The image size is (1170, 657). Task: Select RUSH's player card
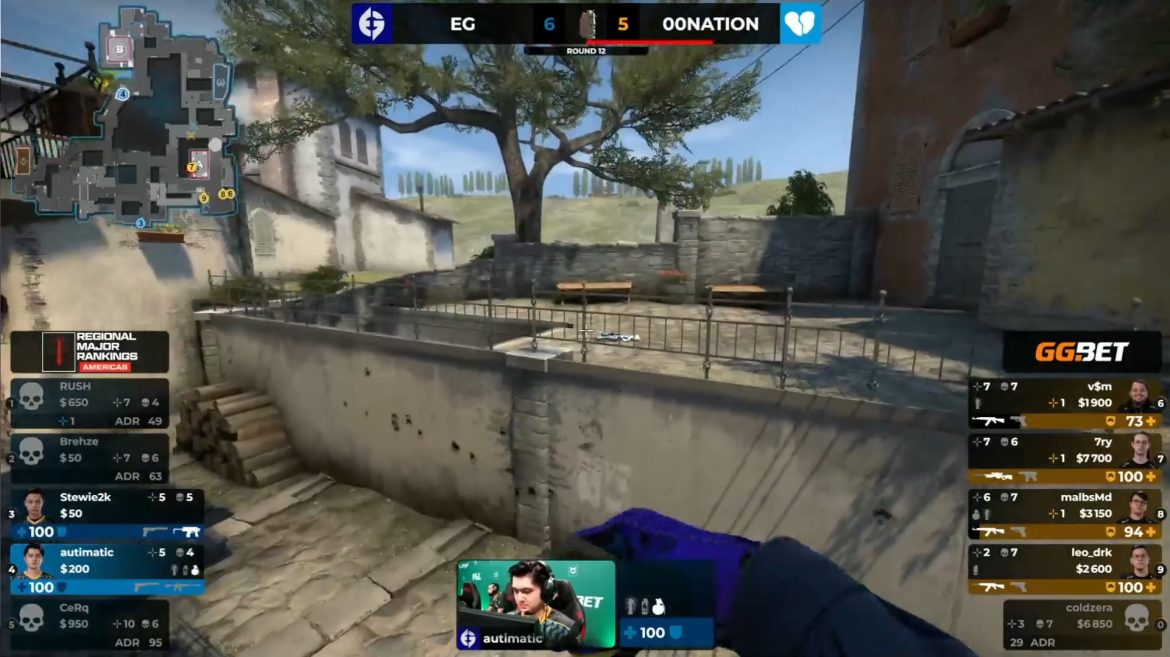click(89, 403)
